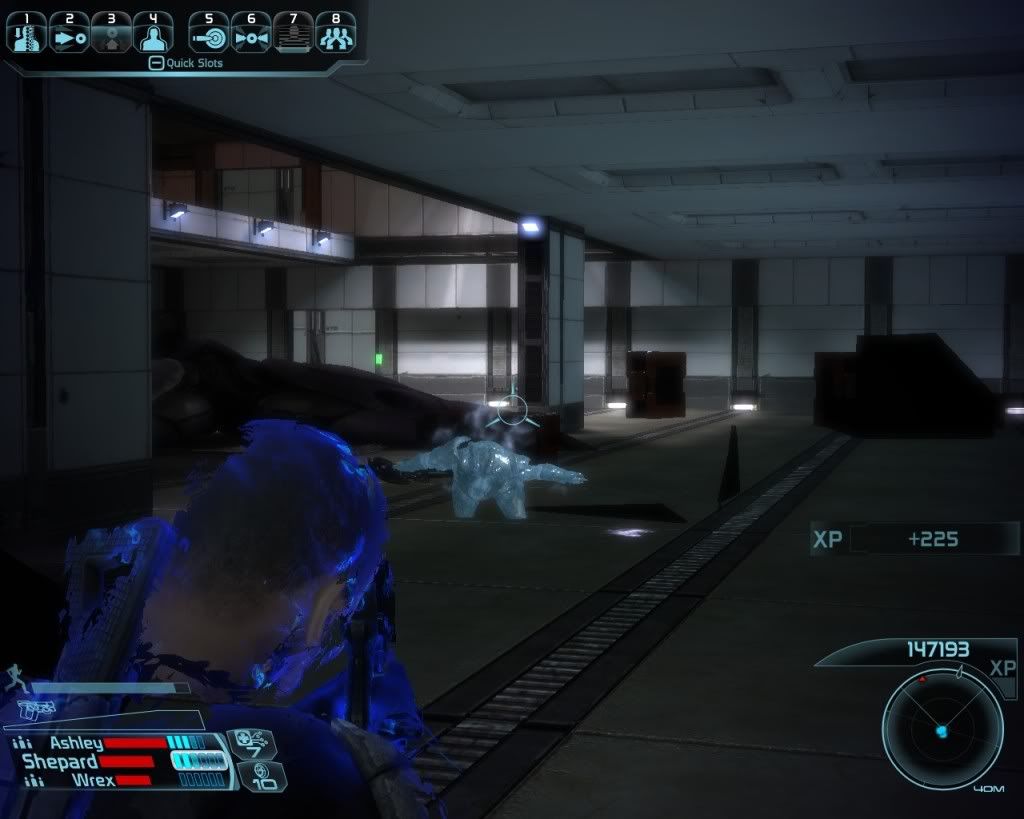Activate quick slot 1 spine ability
The image size is (1024, 819).
point(27,33)
